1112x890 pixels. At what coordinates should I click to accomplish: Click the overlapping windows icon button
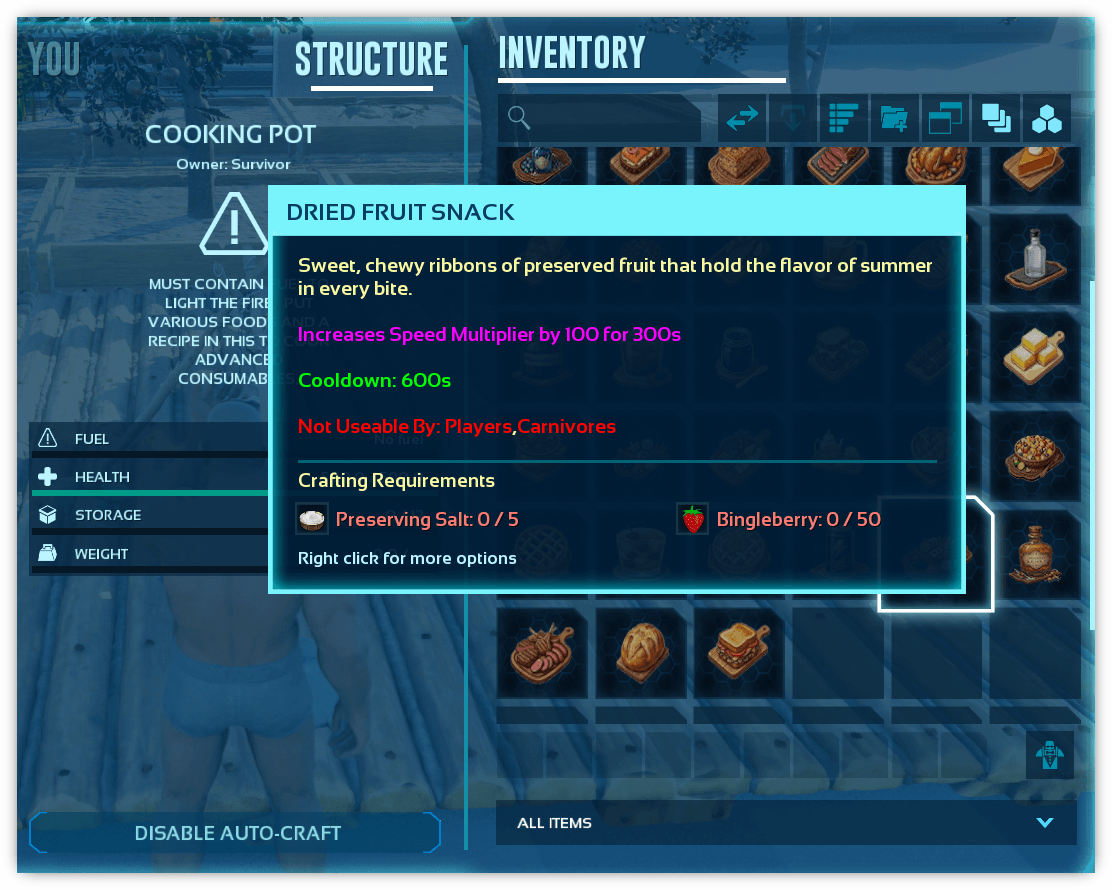click(x=945, y=119)
